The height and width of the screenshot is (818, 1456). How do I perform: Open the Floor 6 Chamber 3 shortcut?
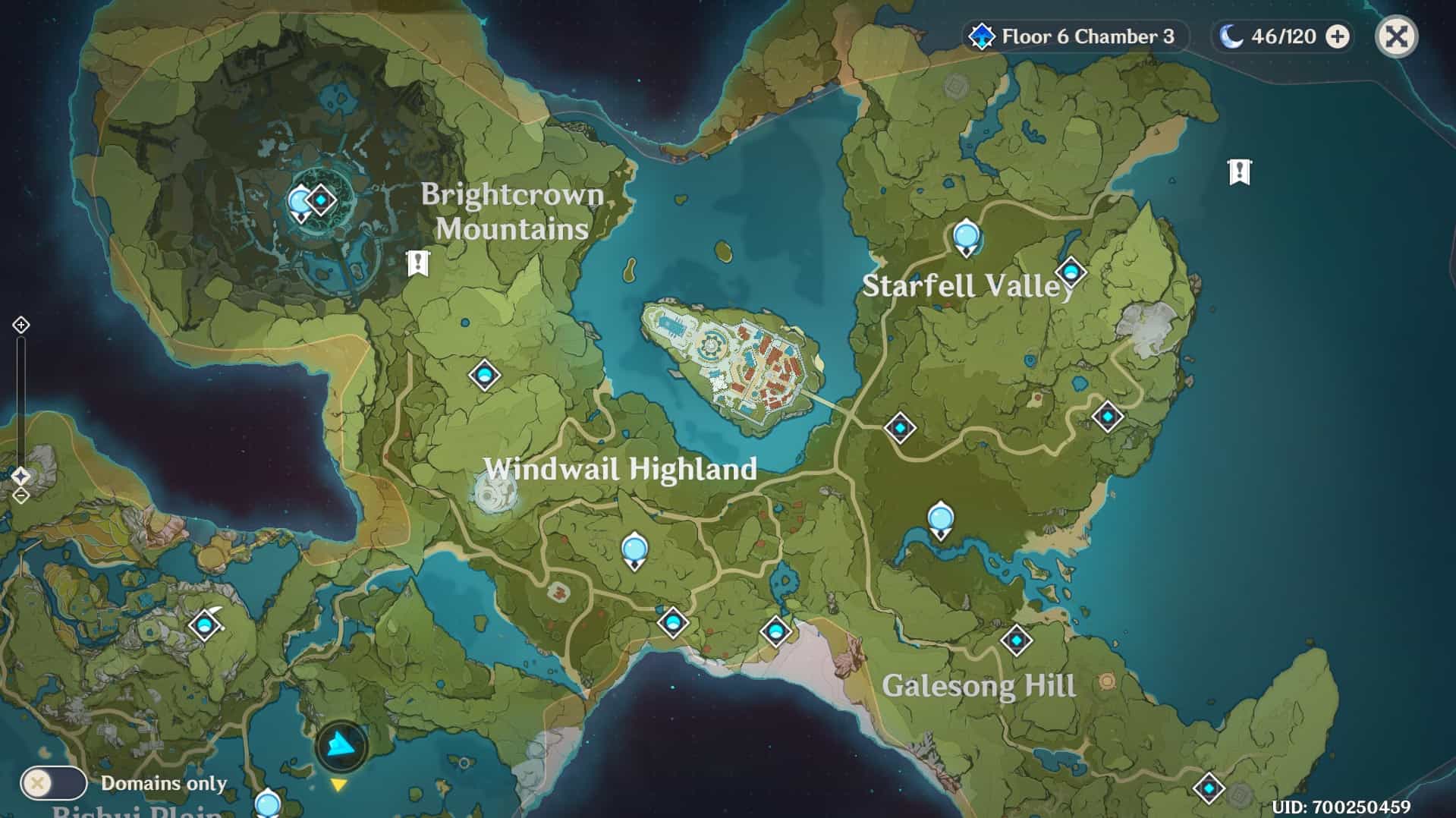(x=1075, y=36)
